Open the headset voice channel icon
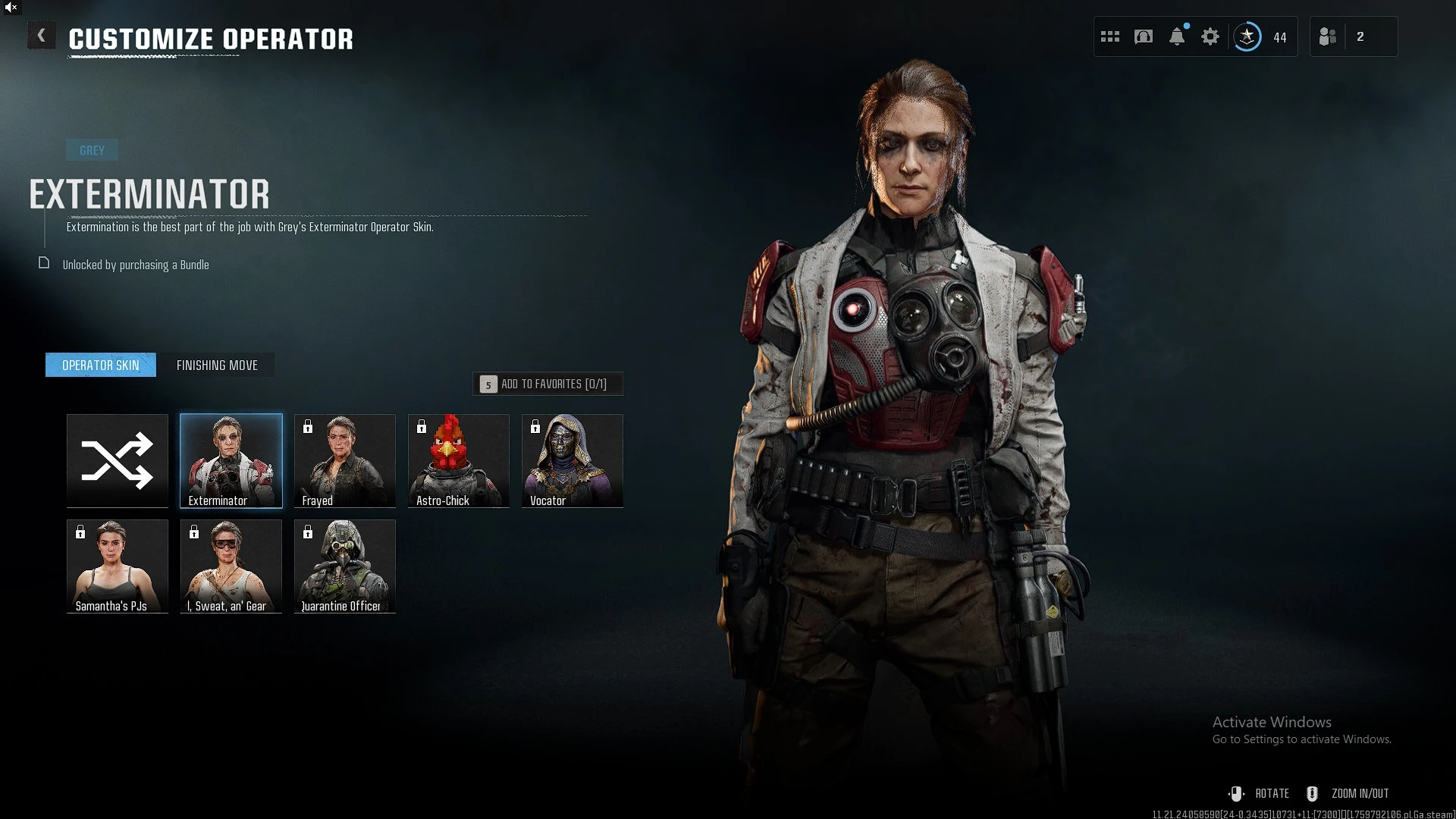 click(1144, 36)
